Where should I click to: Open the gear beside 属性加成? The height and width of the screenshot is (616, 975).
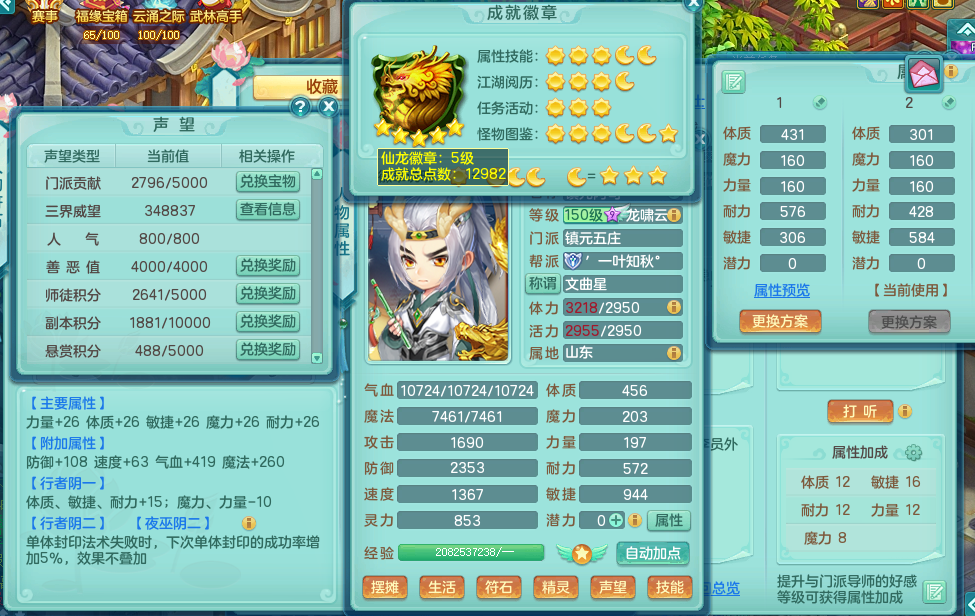913,453
